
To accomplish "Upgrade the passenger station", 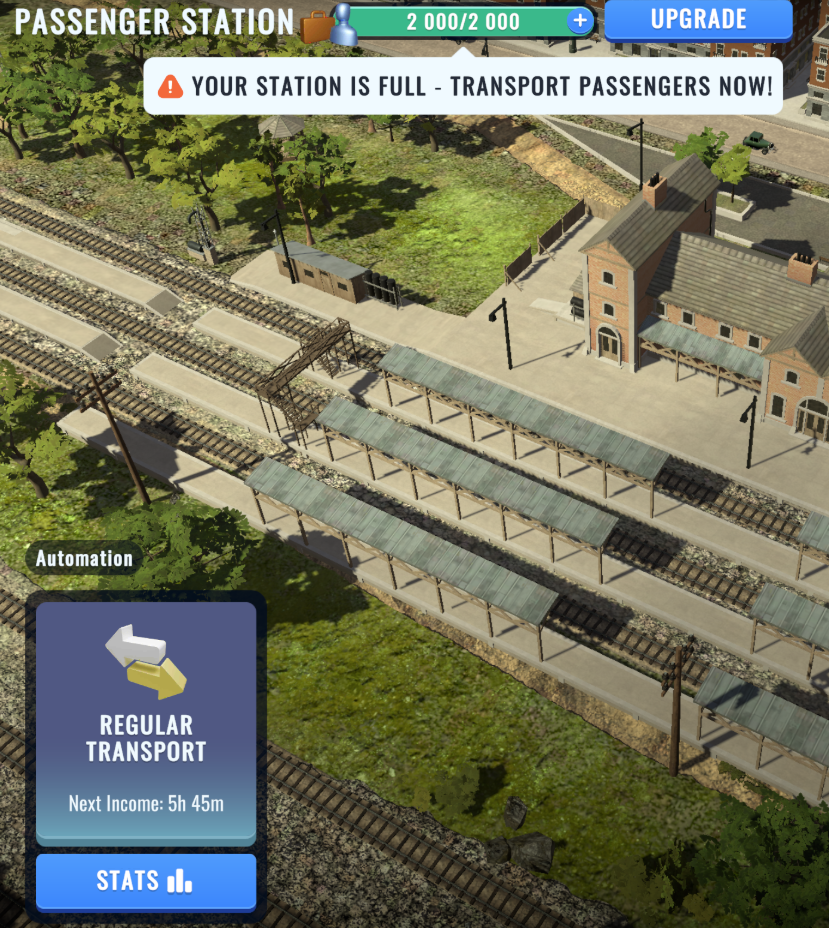I will click(x=698, y=20).
